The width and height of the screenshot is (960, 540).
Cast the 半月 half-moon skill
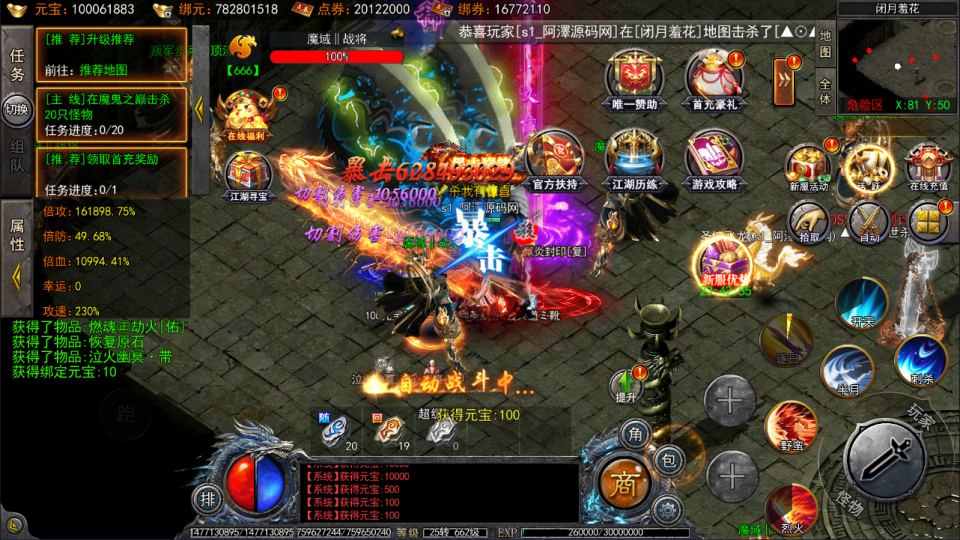coord(845,370)
